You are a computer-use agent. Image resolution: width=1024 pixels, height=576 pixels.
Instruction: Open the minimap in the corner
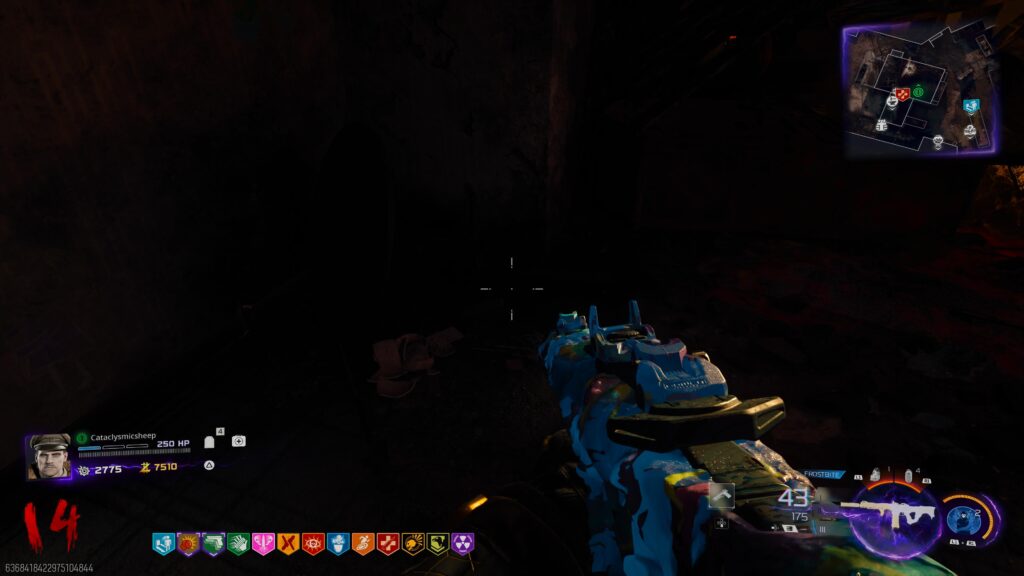coord(920,89)
